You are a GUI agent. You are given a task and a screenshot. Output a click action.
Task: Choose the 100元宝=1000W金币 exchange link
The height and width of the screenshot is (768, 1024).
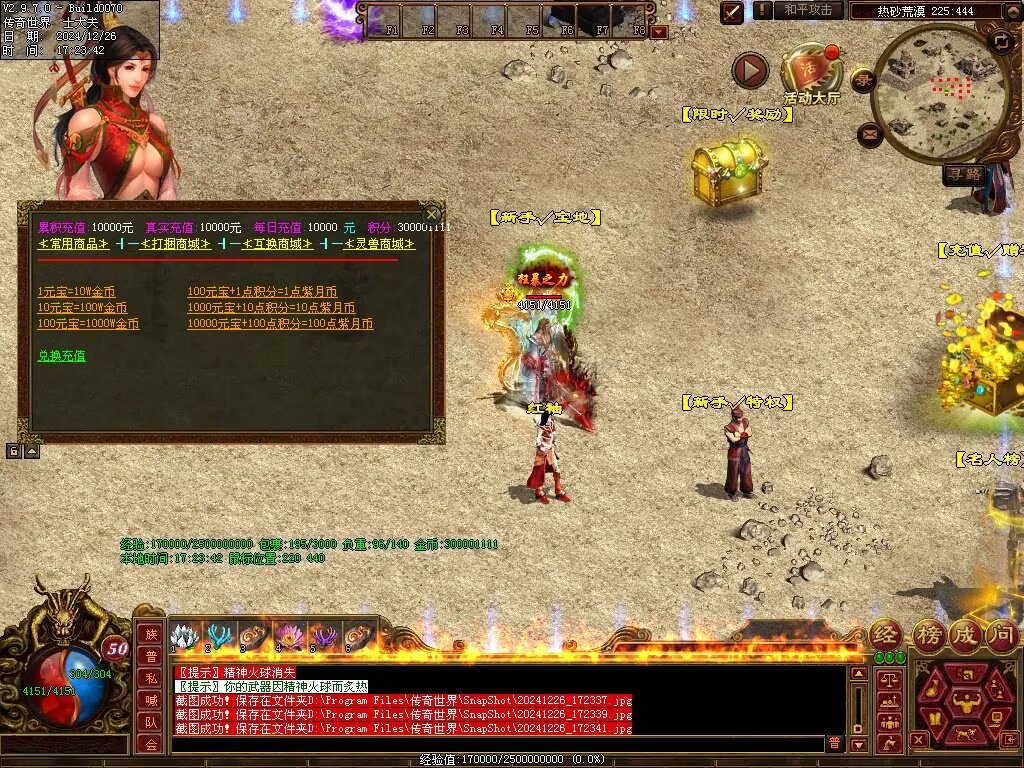pos(88,324)
